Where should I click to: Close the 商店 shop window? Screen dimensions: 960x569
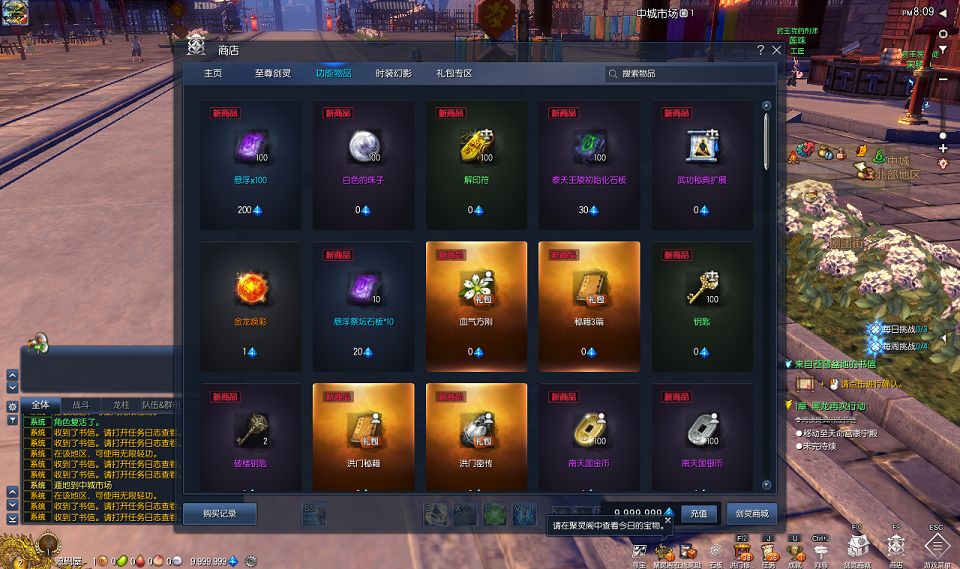(776, 49)
